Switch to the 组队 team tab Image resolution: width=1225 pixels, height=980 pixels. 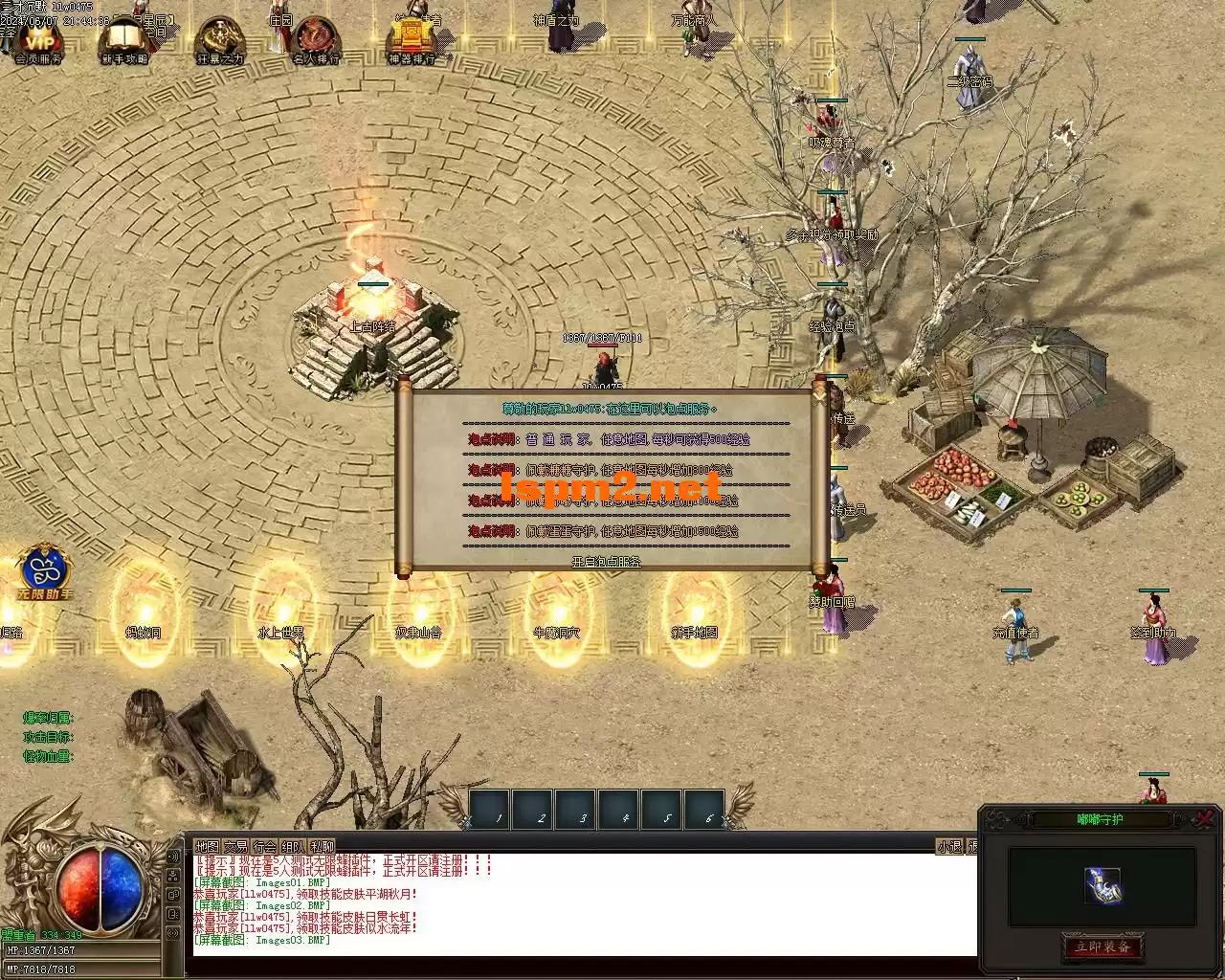click(x=293, y=846)
